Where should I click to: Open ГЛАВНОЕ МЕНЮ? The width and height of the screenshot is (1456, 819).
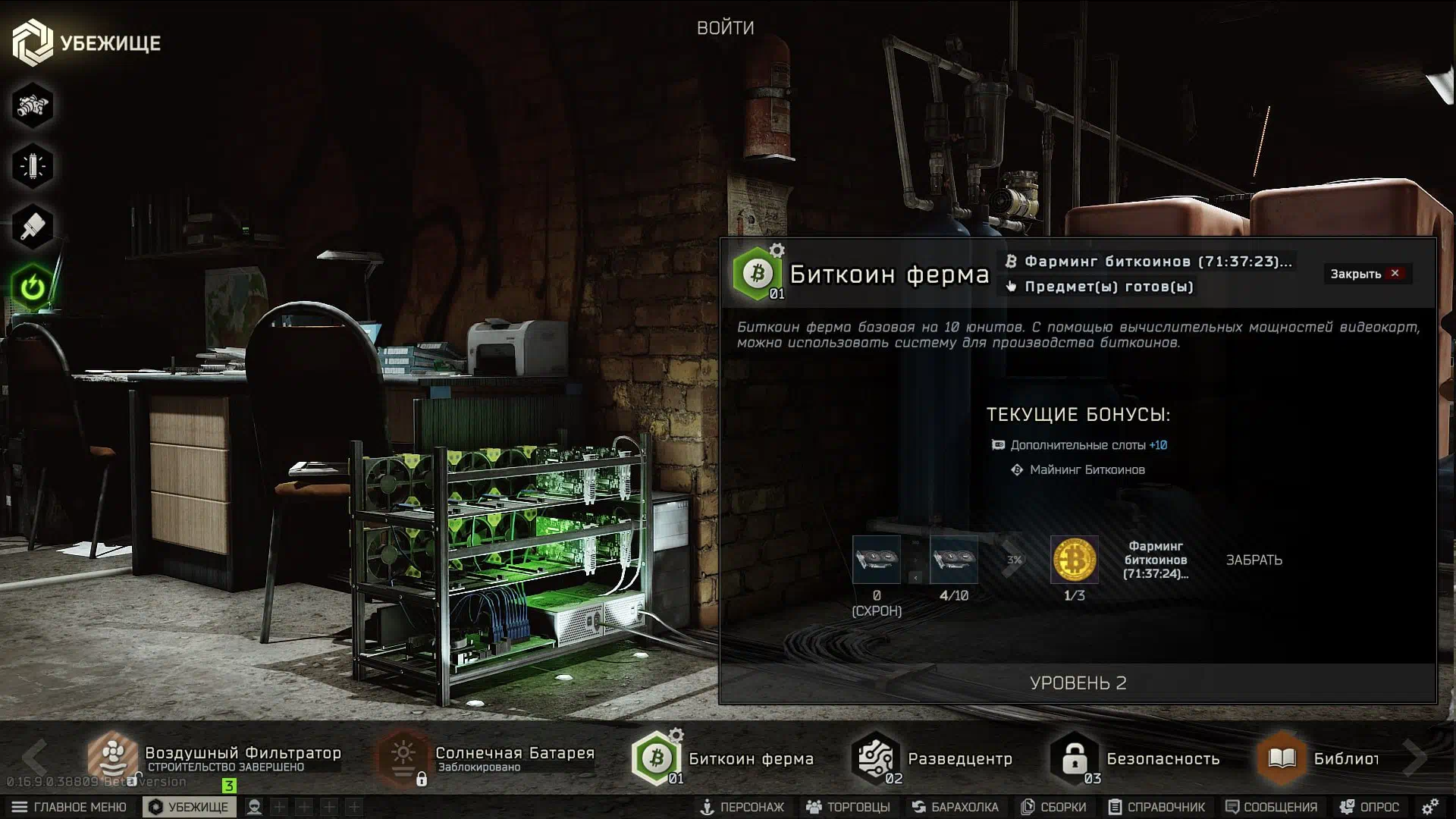coord(70,807)
